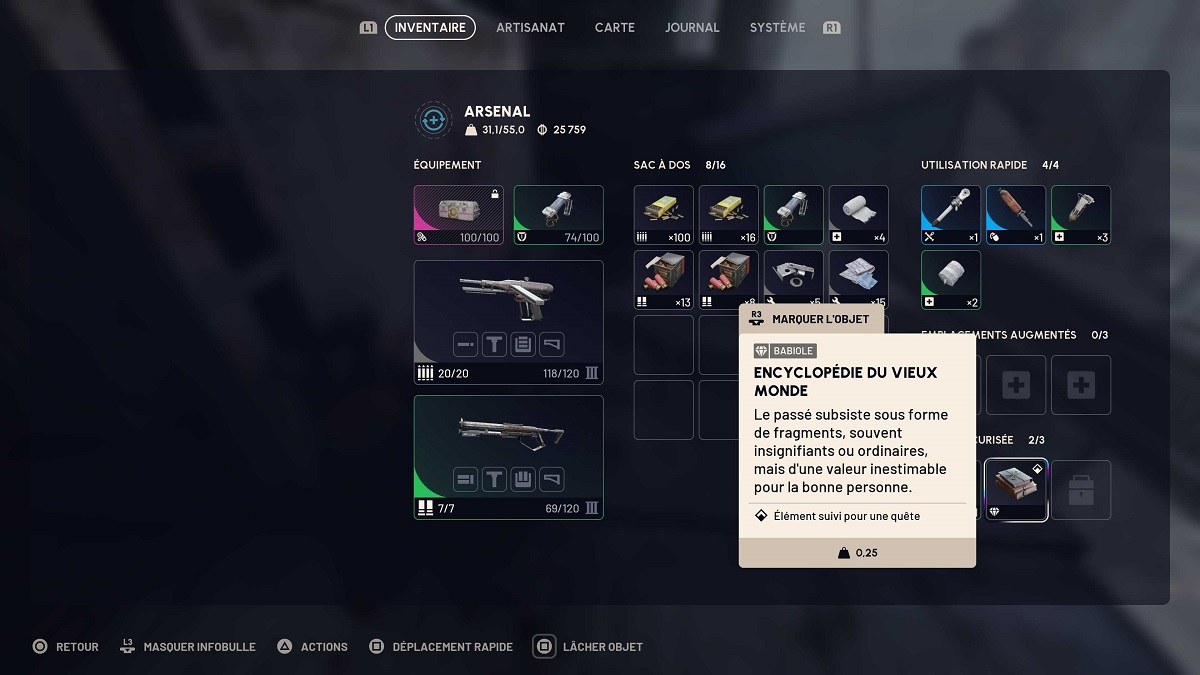Select the blue quick-use tool with crossed icon

(951, 215)
